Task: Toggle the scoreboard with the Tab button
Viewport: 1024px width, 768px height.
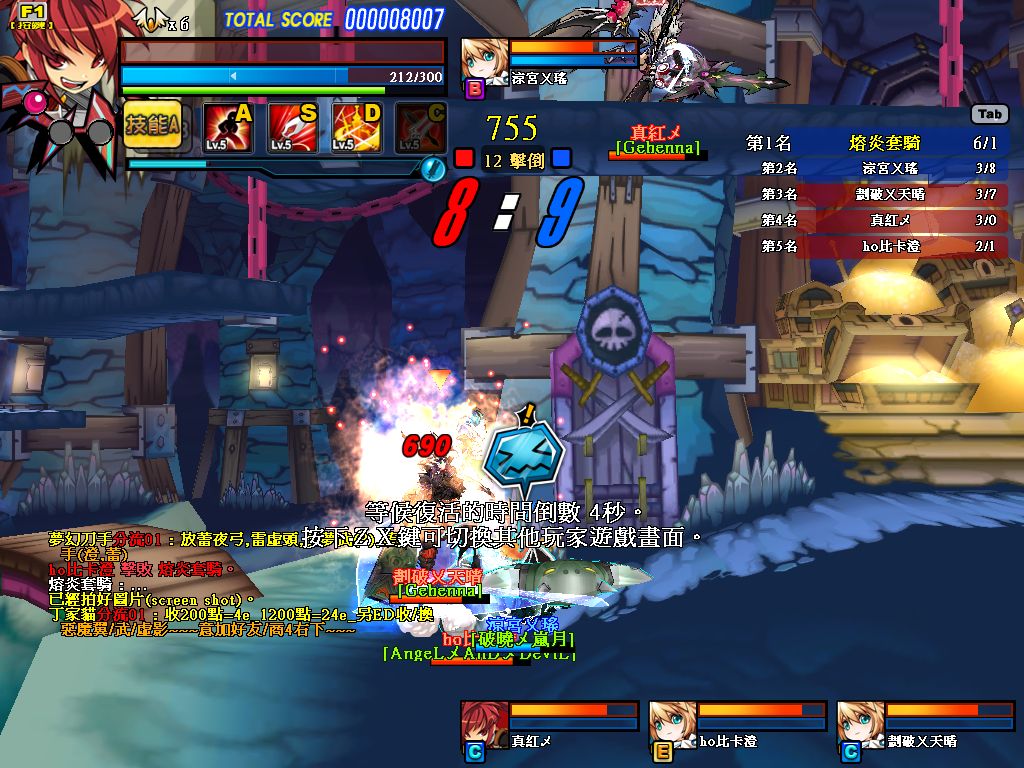Action: point(989,115)
